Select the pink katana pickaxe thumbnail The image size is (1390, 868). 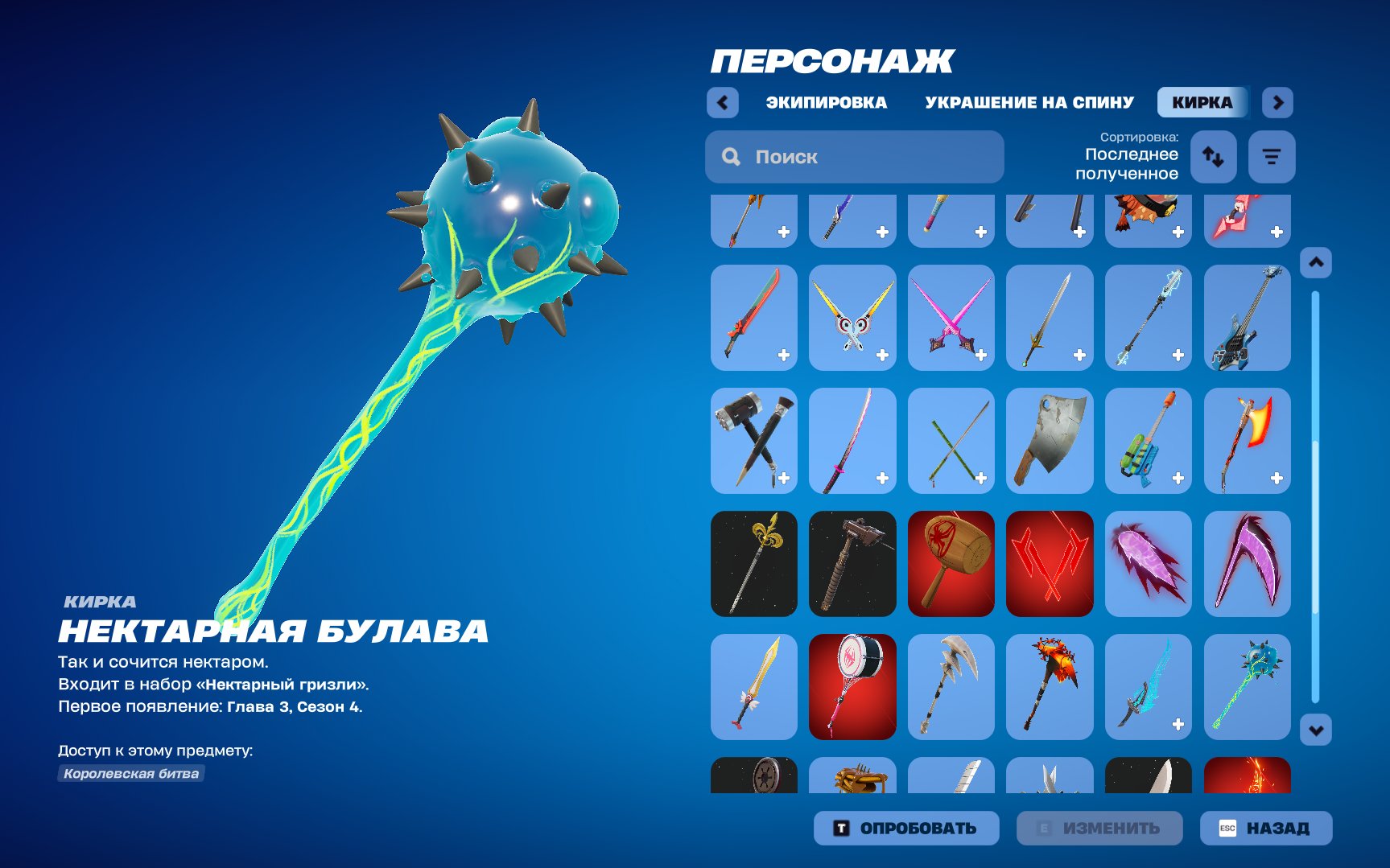click(852, 441)
